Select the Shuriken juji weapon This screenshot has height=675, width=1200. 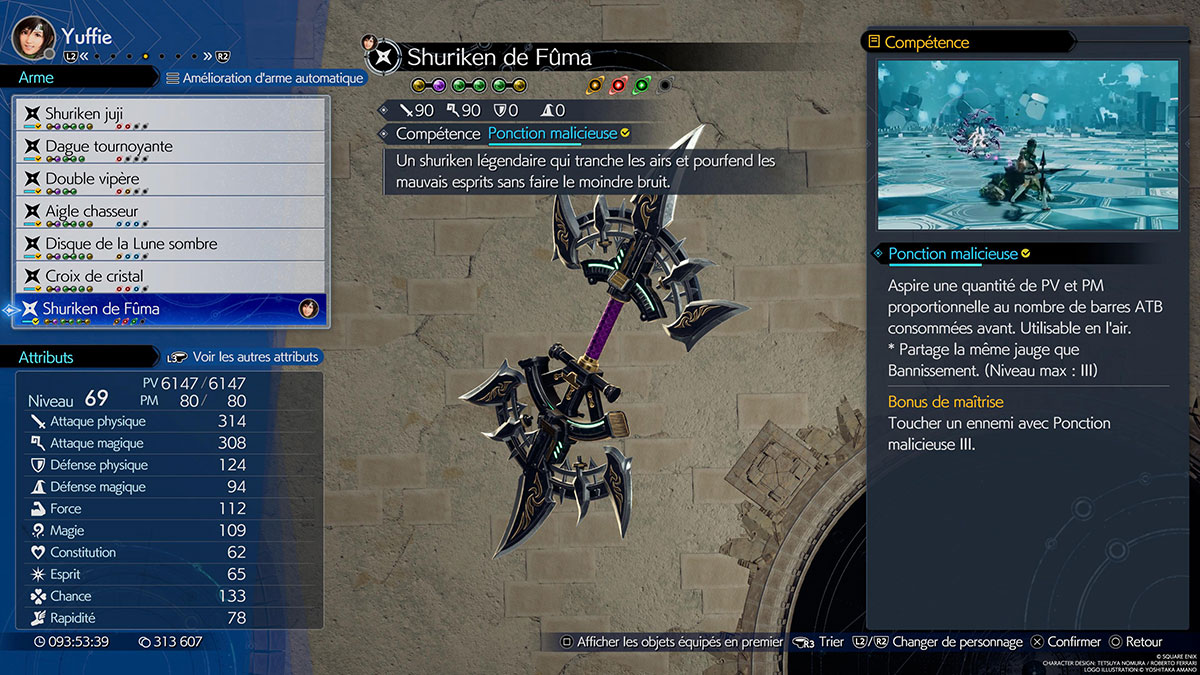tap(172, 114)
